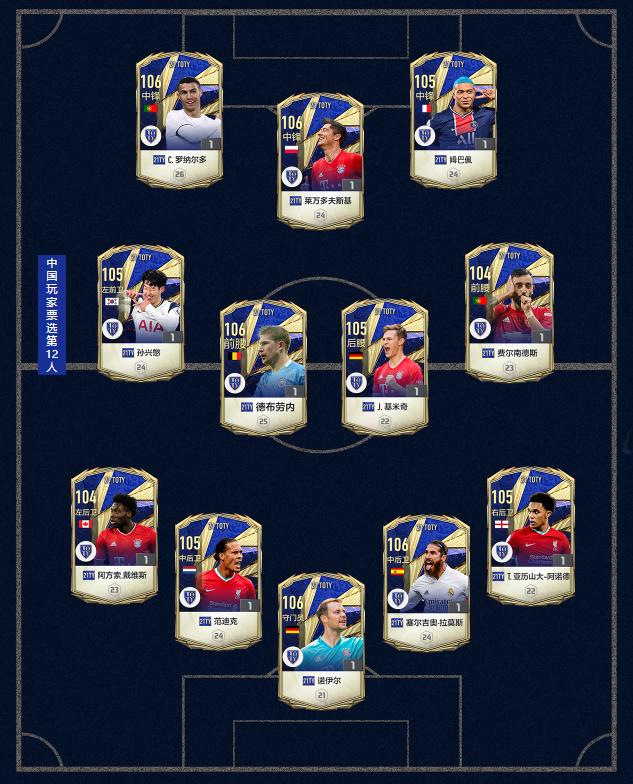Select the J. 基米希 card
This screenshot has height=784, width=633.
pos(384,367)
